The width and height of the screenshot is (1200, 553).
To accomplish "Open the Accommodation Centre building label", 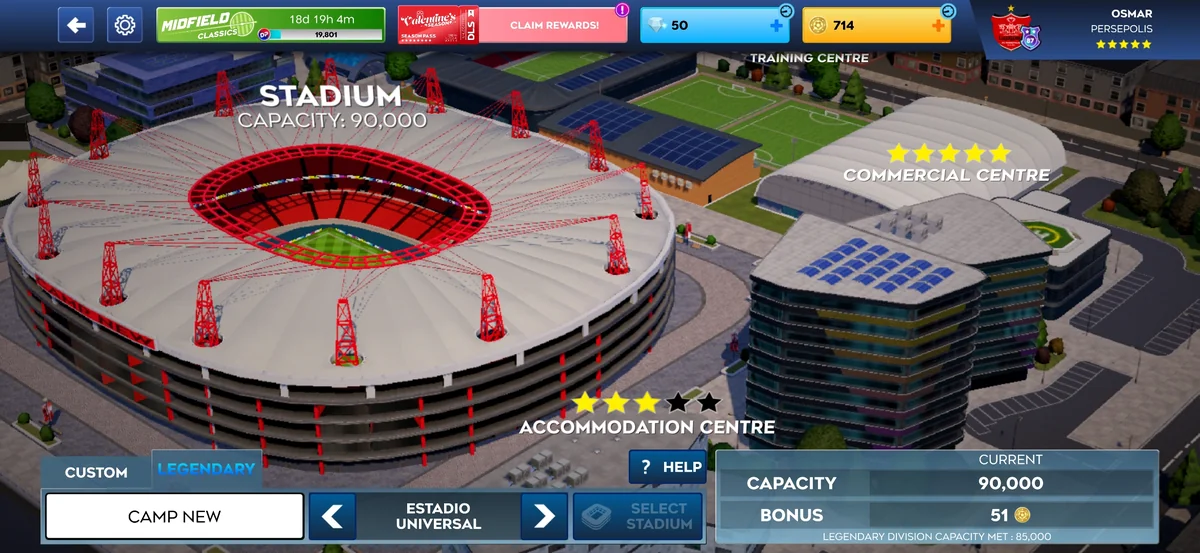I will click(x=646, y=427).
